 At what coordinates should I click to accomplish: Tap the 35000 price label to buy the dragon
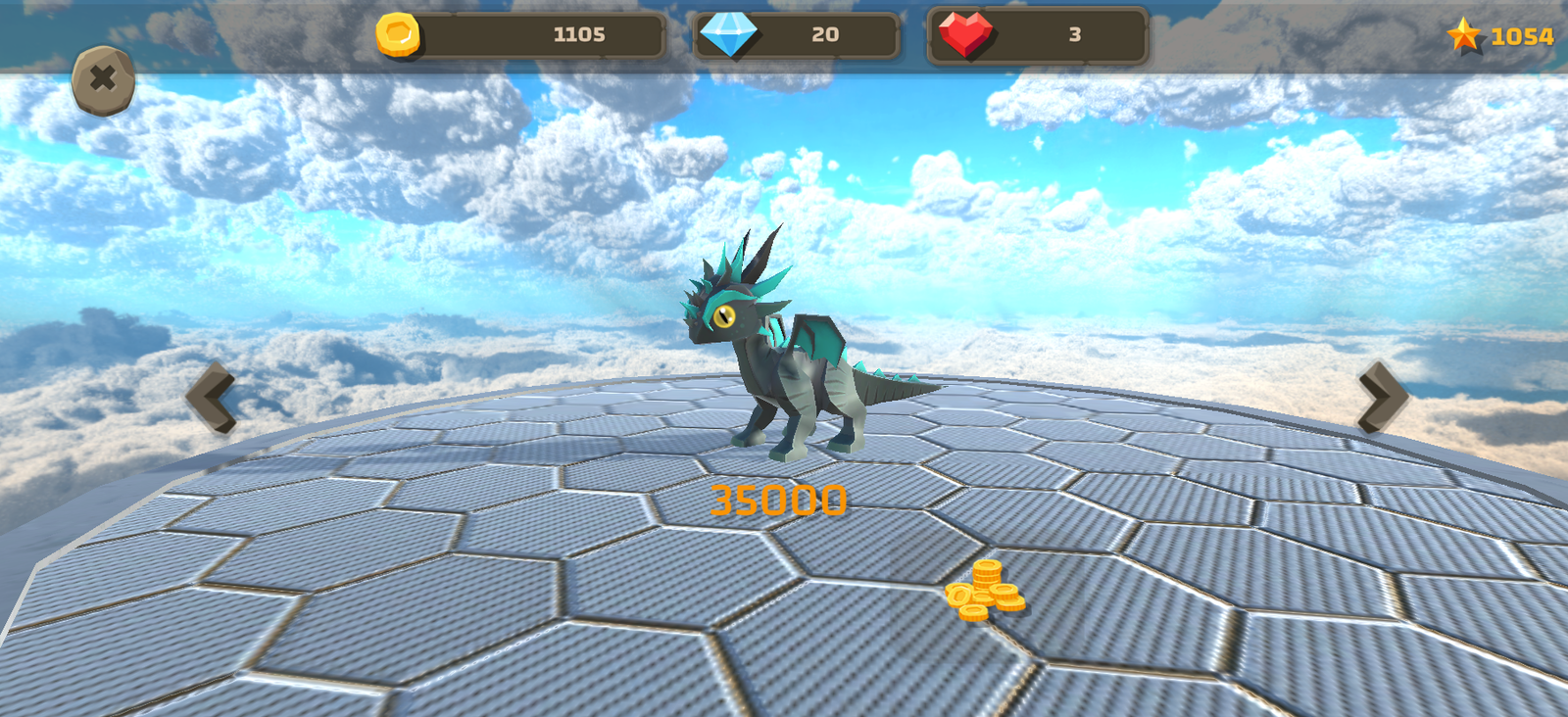click(779, 500)
